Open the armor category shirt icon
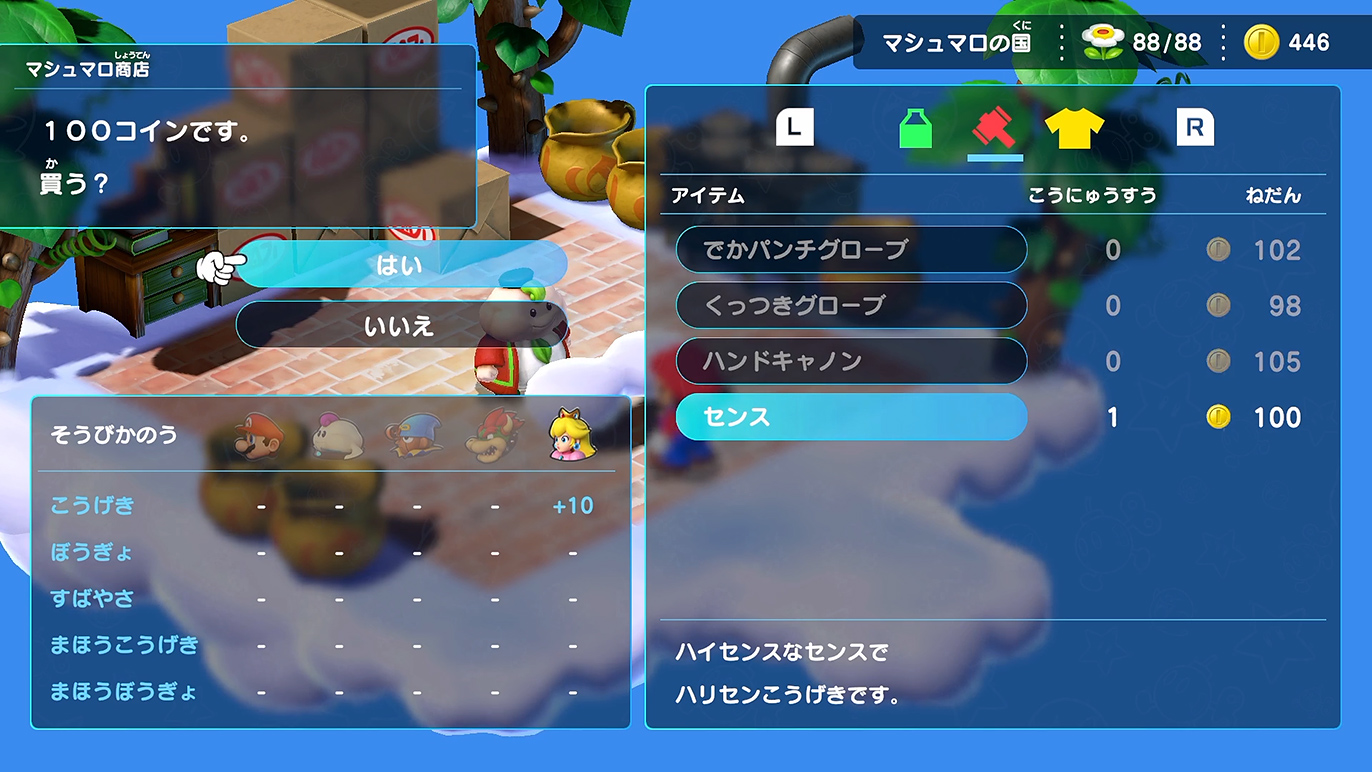This screenshot has width=1372, height=772. pos(1076,130)
